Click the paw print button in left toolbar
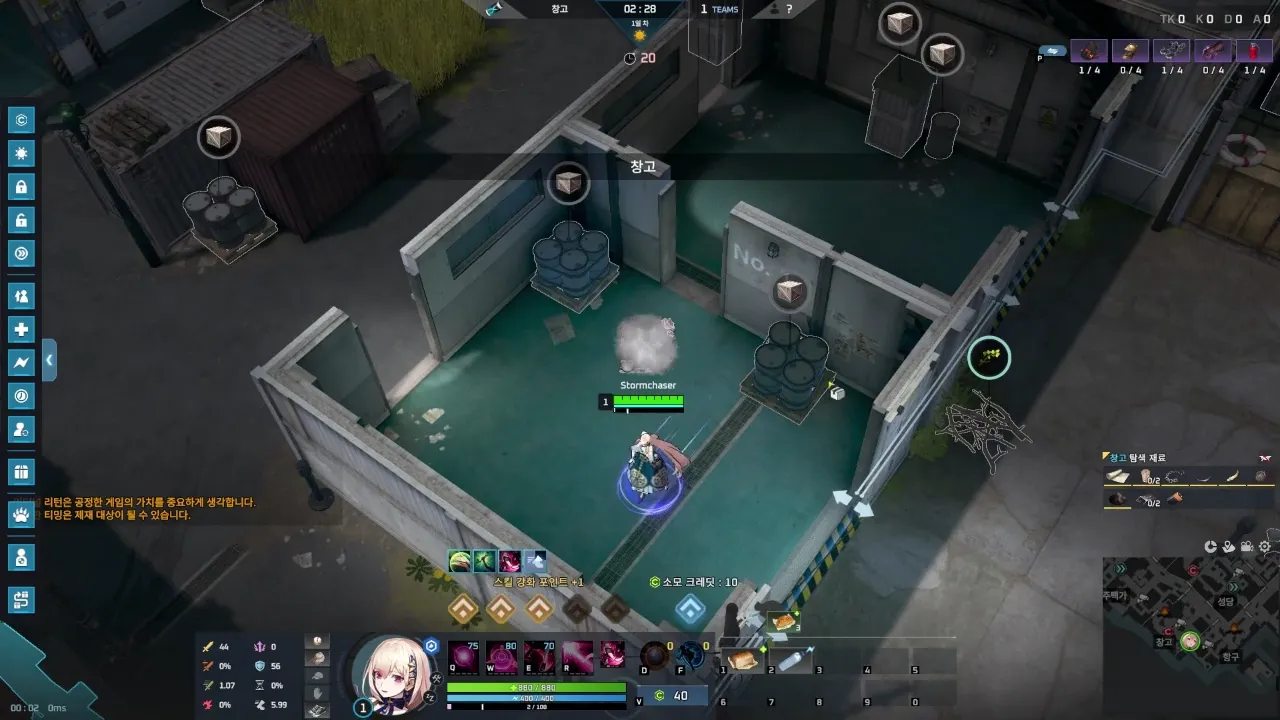 (21, 515)
